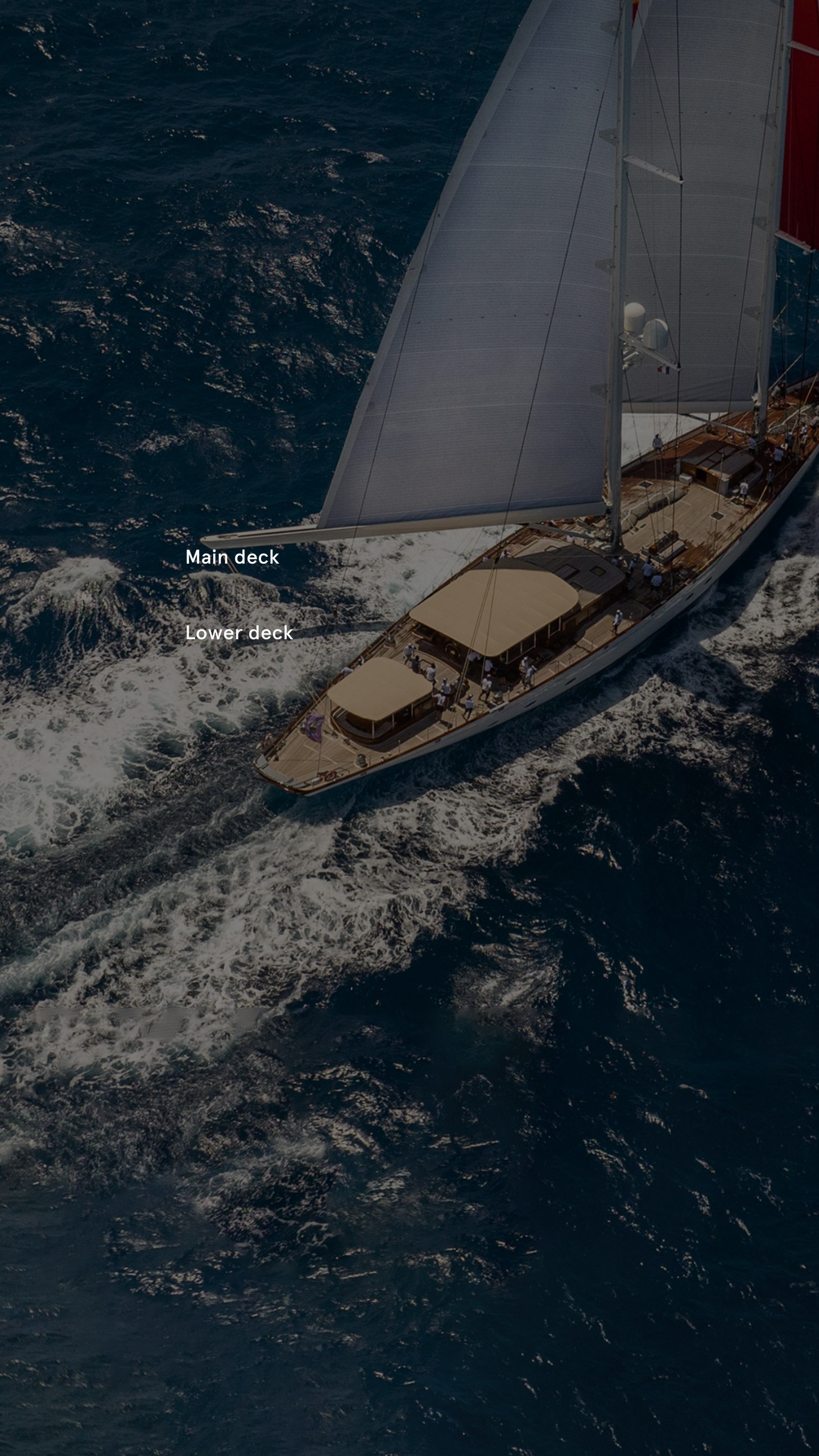Open the Lower deck view
Image resolution: width=819 pixels, height=1456 pixels.
[x=239, y=633]
